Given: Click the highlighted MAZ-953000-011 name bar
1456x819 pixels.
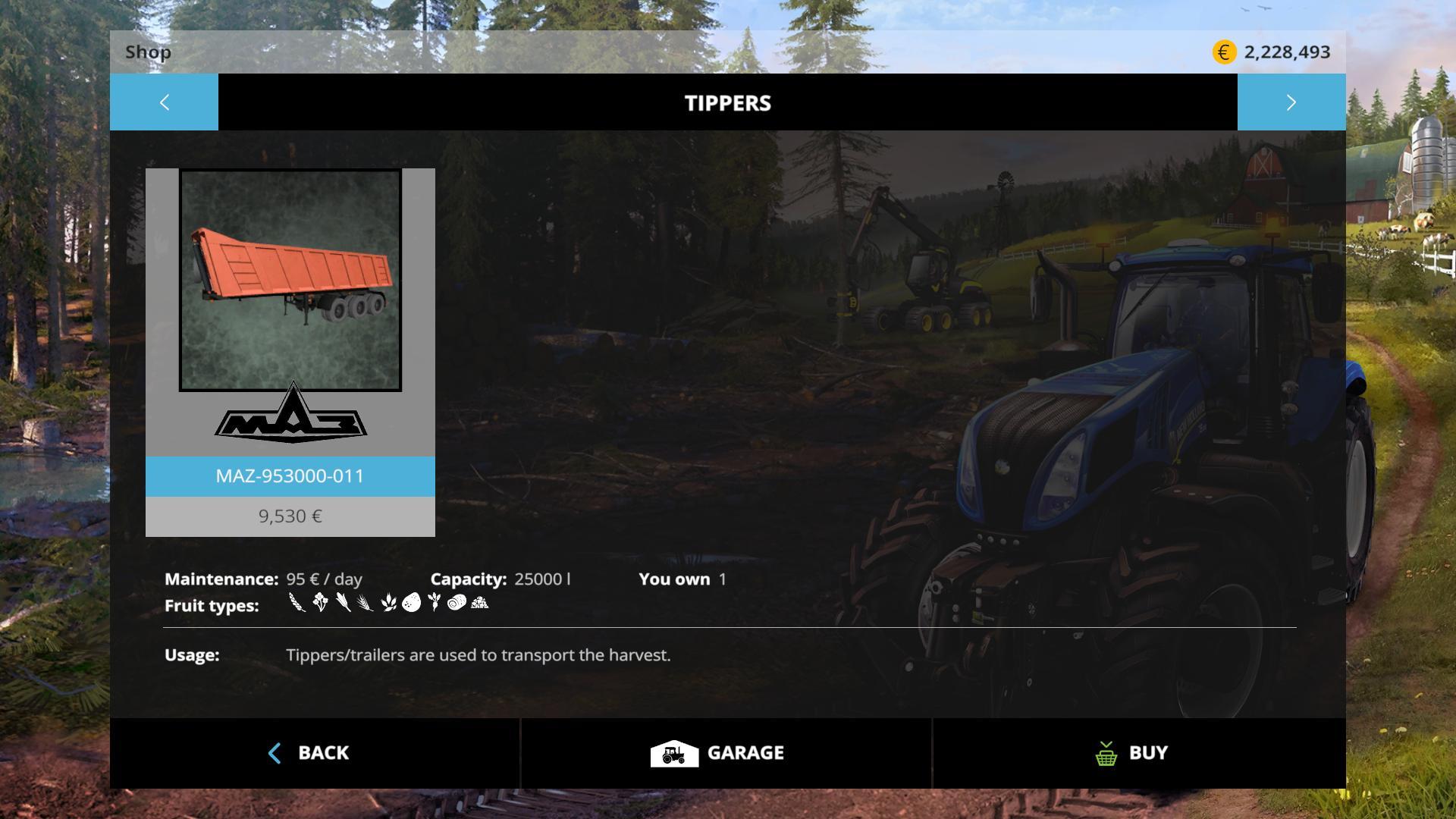Looking at the screenshot, I should 290,477.
